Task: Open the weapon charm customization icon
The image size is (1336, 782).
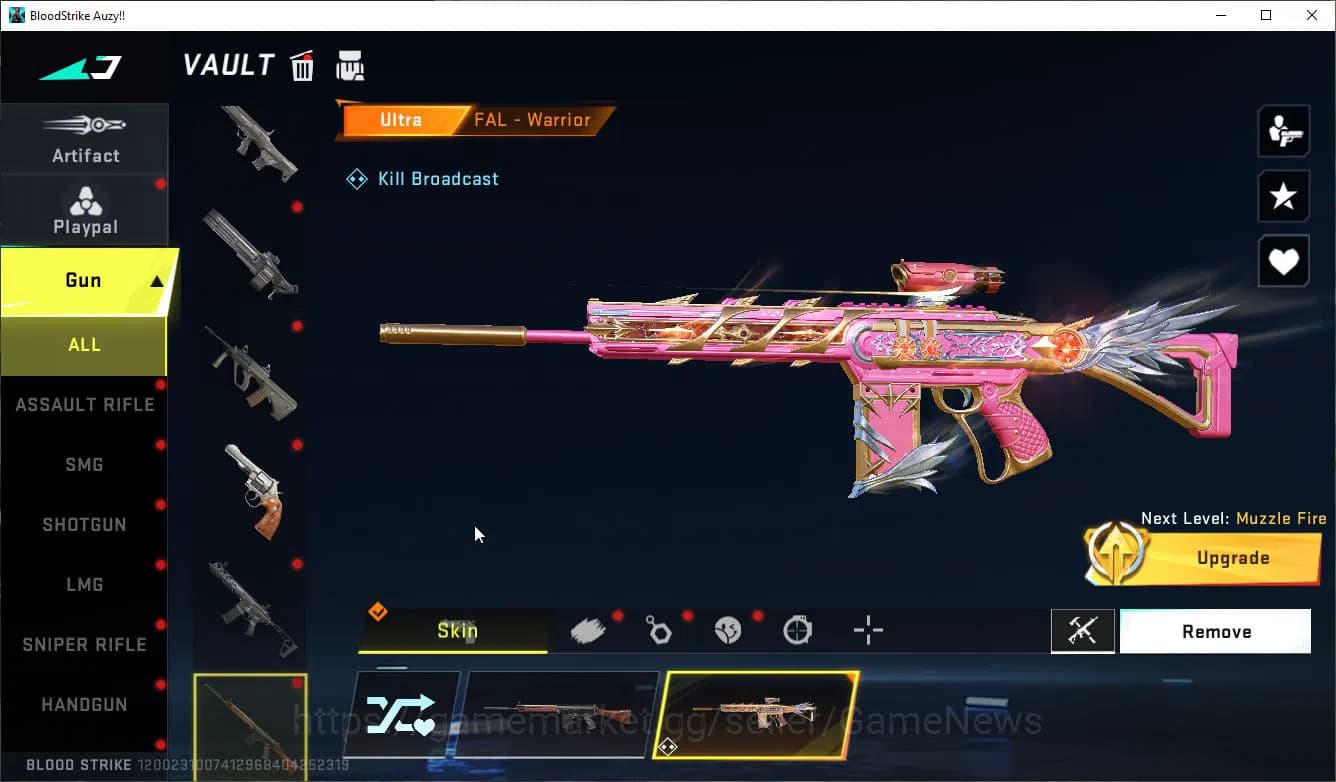Action: (x=659, y=629)
